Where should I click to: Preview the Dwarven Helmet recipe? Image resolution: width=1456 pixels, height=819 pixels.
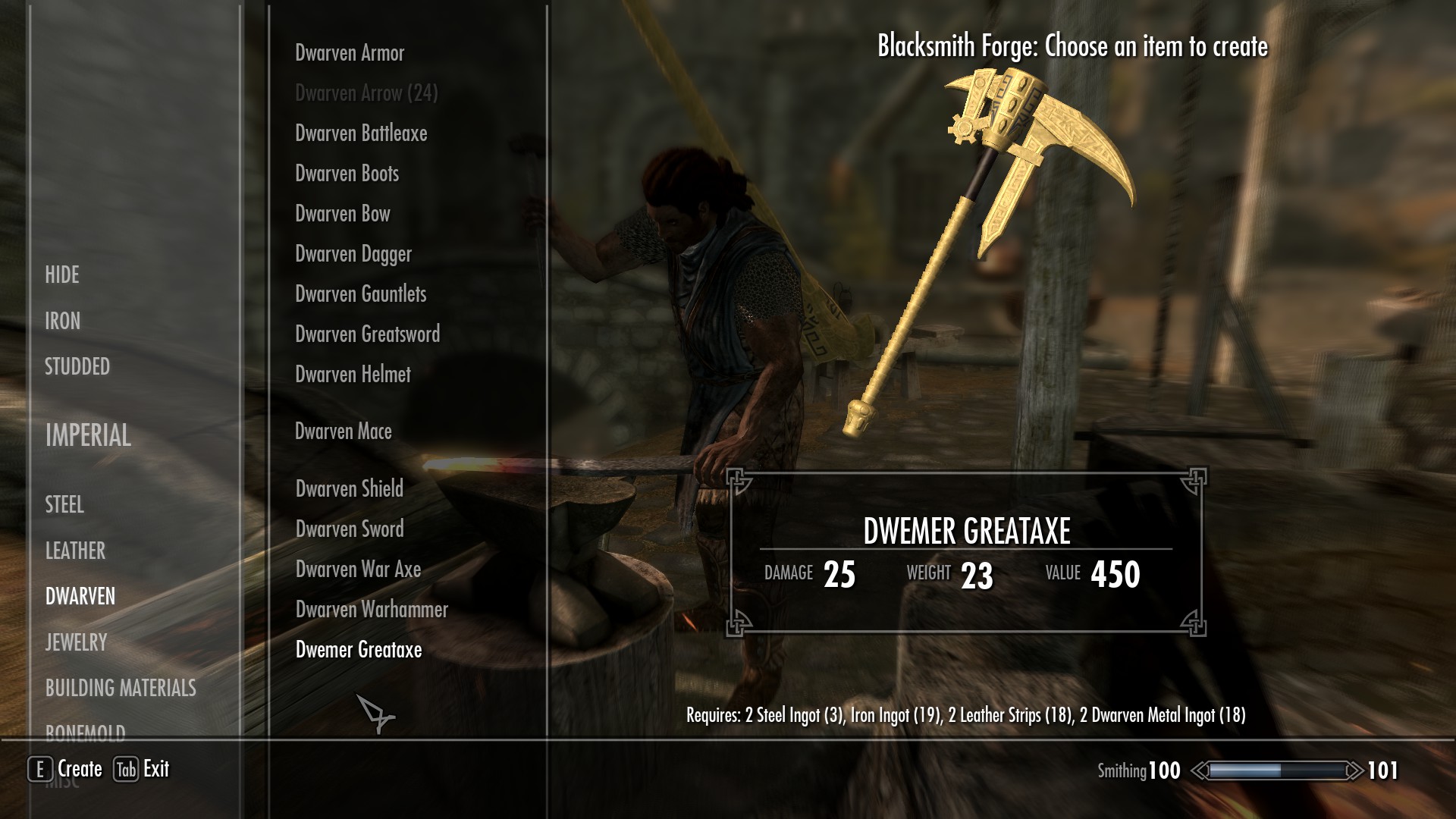(x=353, y=374)
